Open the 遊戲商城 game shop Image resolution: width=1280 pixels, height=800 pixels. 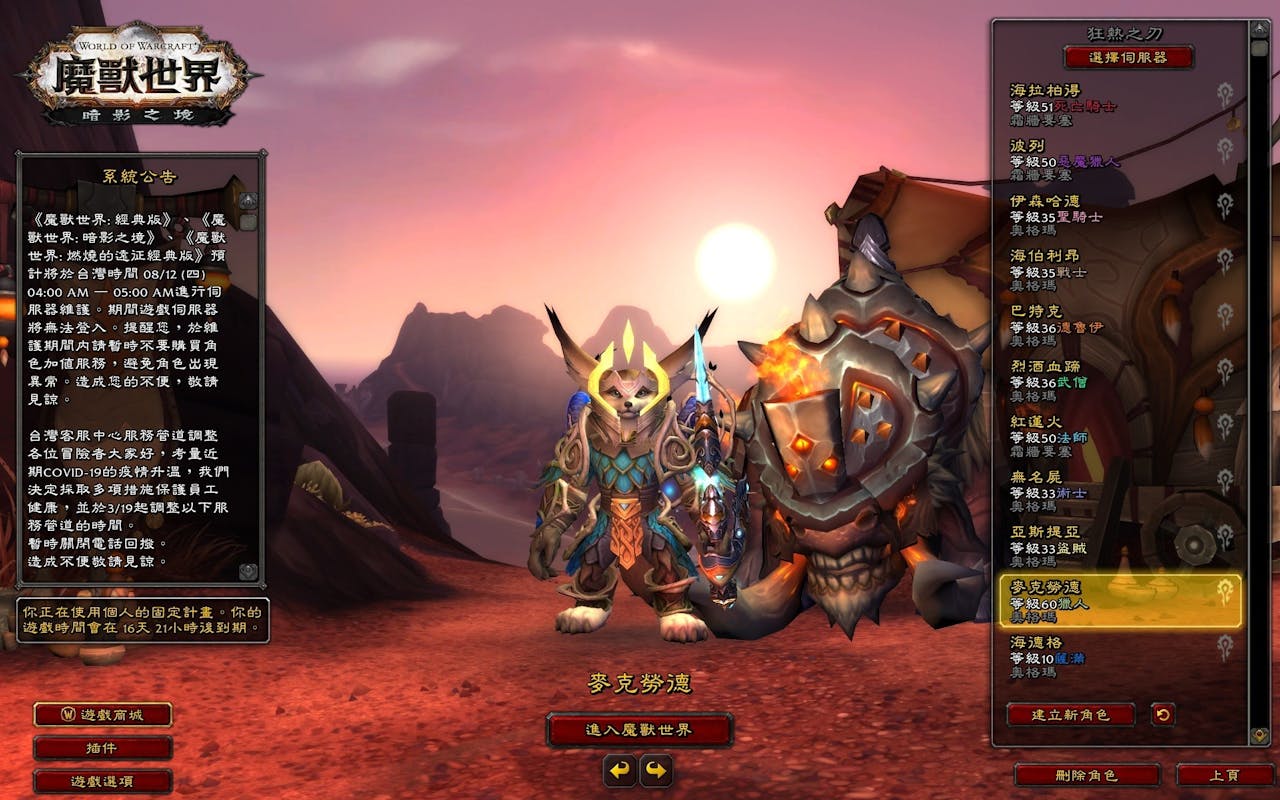coord(103,715)
